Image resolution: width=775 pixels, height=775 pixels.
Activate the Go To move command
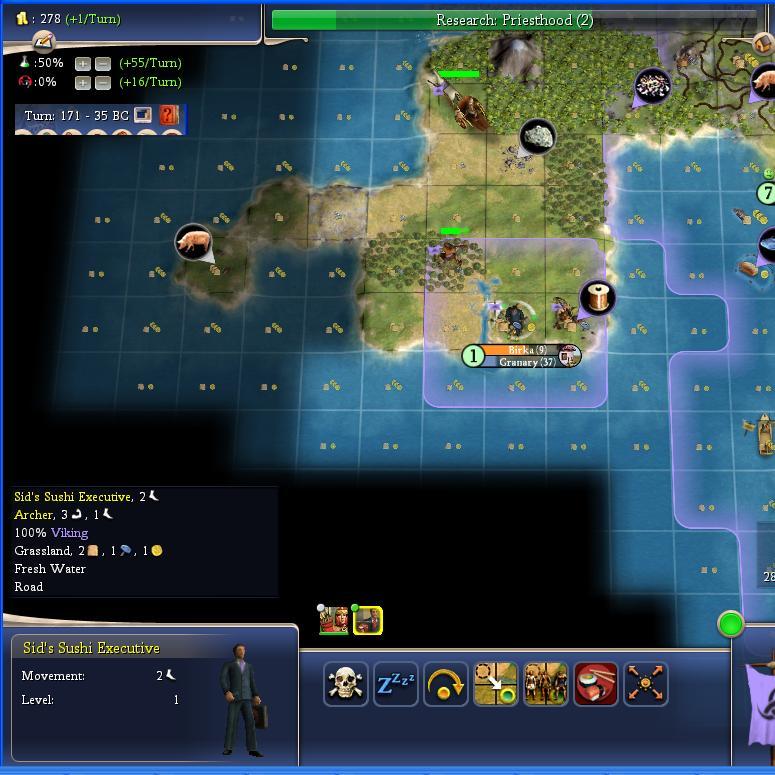tap(496, 684)
